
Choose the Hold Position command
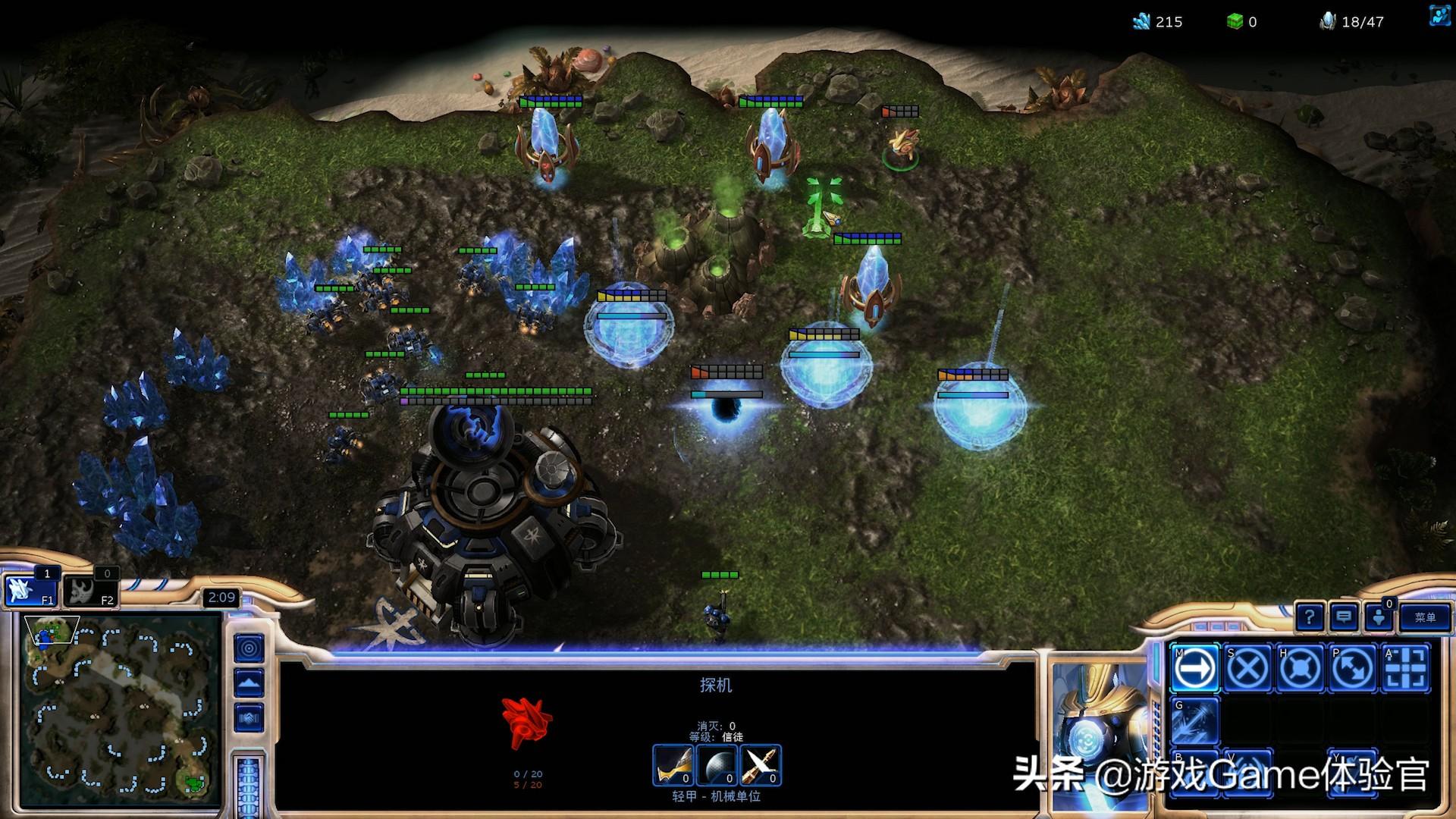[x=1300, y=669]
